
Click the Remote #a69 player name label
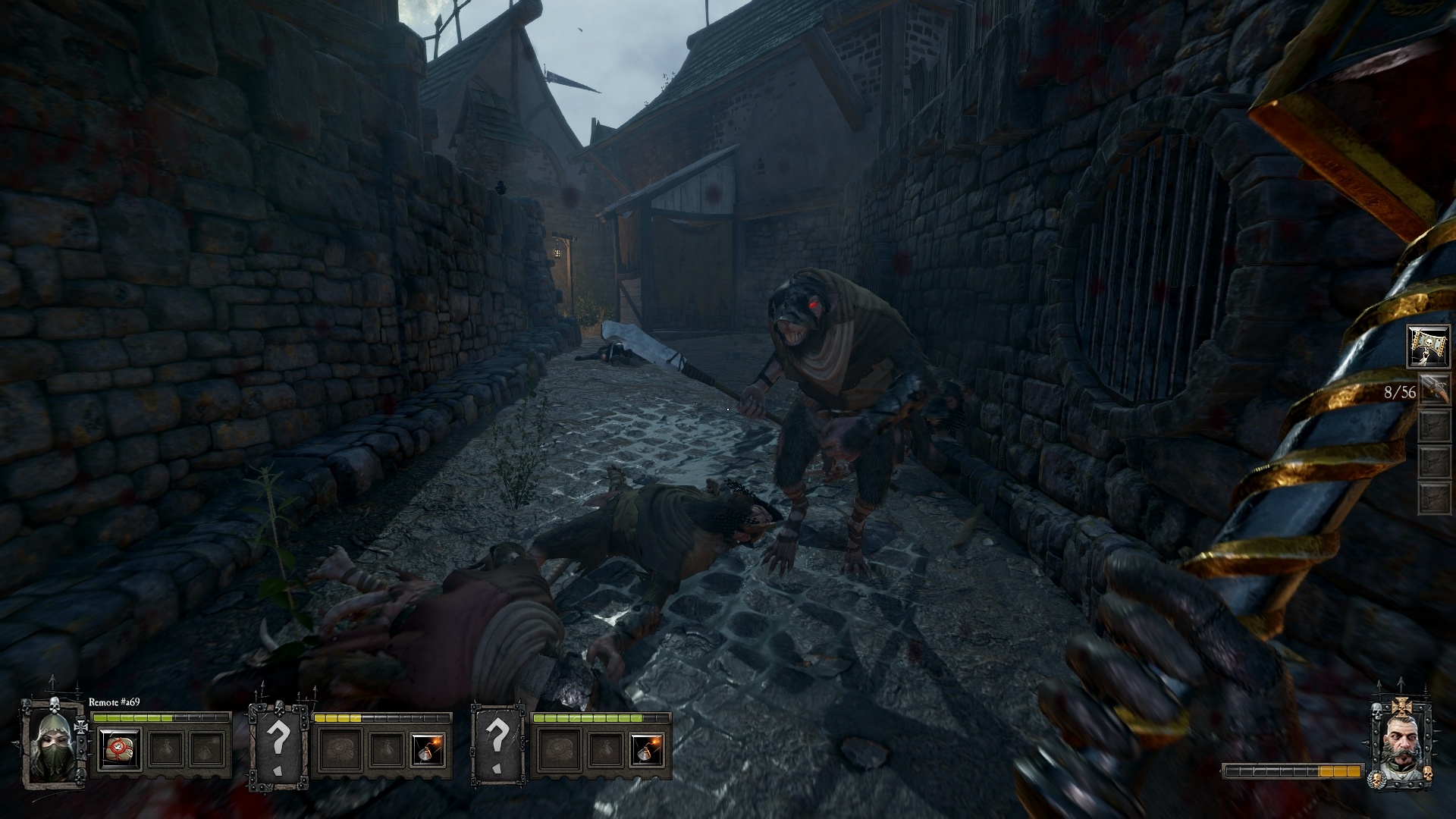pyautogui.click(x=114, y=701)
